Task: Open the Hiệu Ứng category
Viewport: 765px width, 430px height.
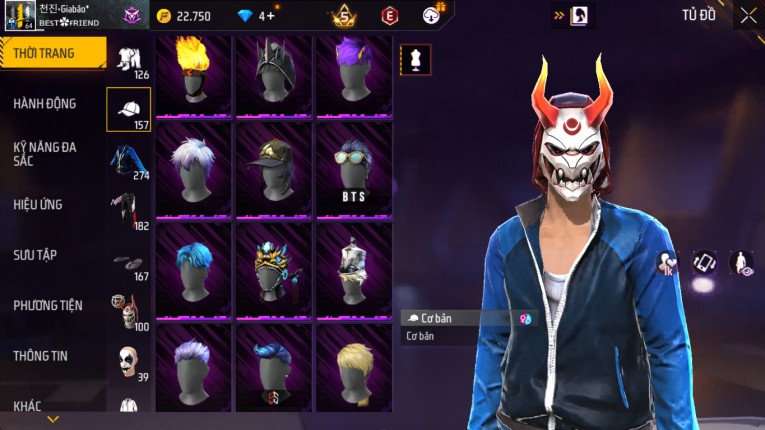Action: (38, 204)
